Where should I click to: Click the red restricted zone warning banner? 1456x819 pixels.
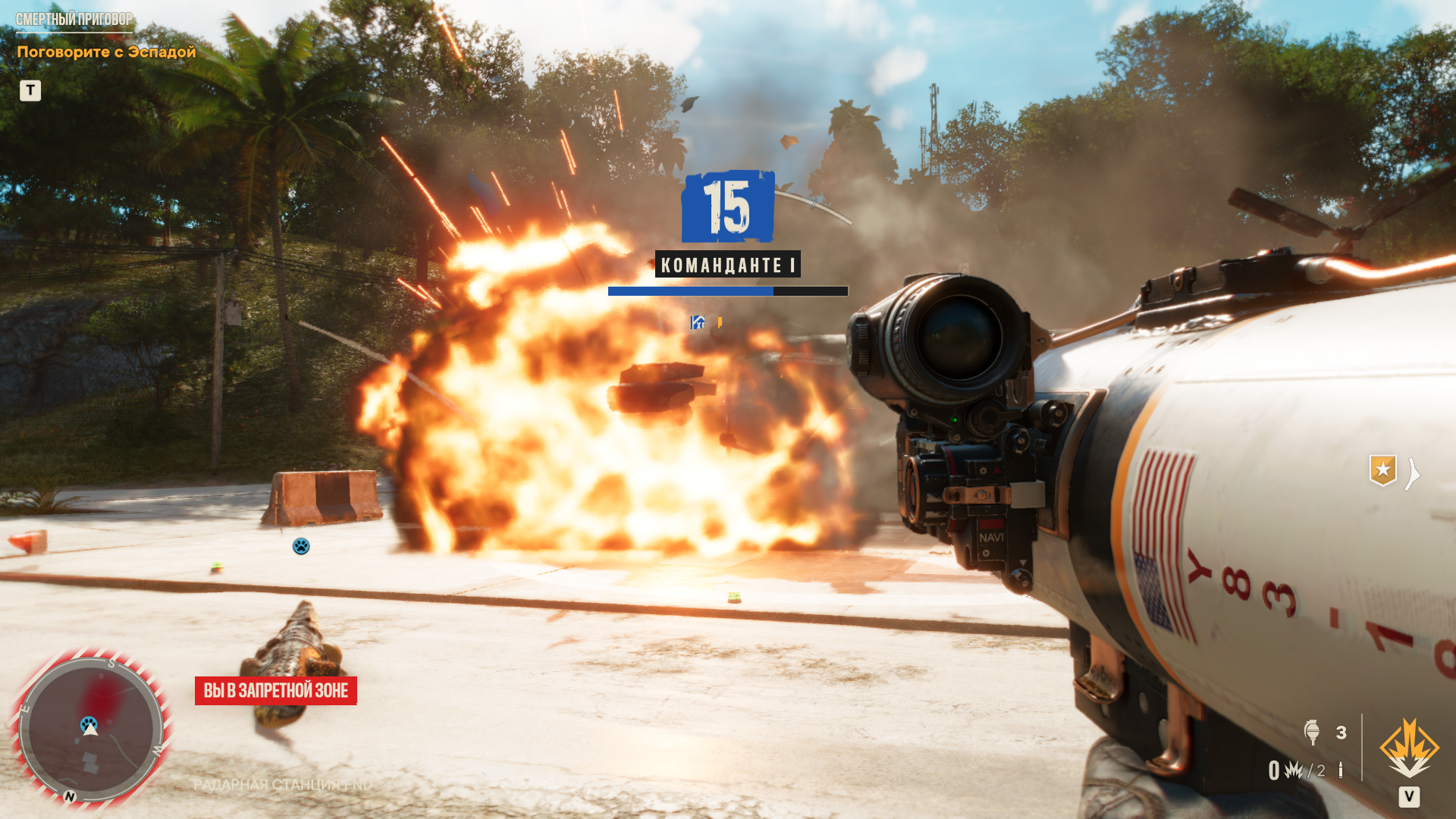276,691
